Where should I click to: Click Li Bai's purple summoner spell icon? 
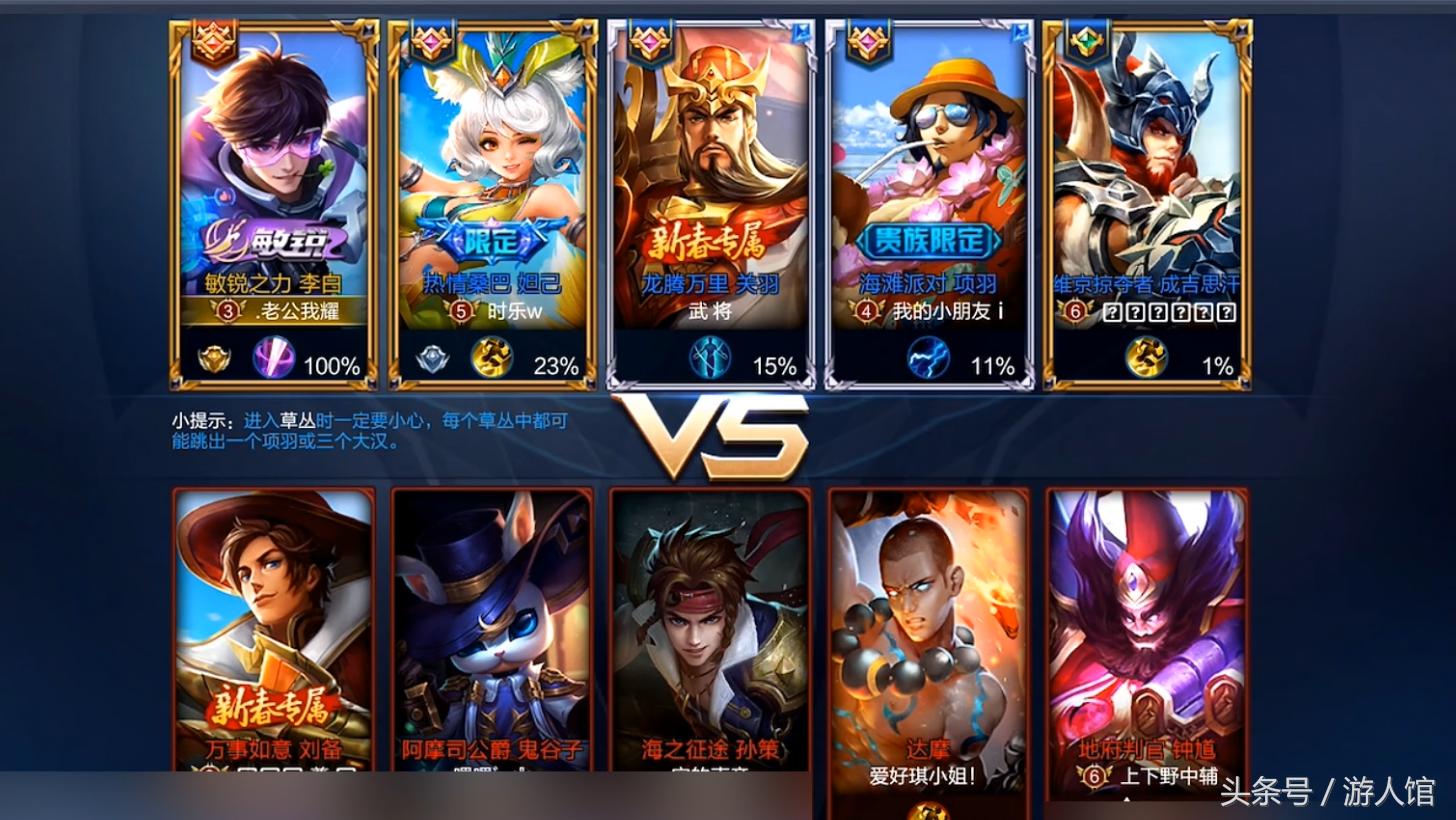(x=273, y=358)
